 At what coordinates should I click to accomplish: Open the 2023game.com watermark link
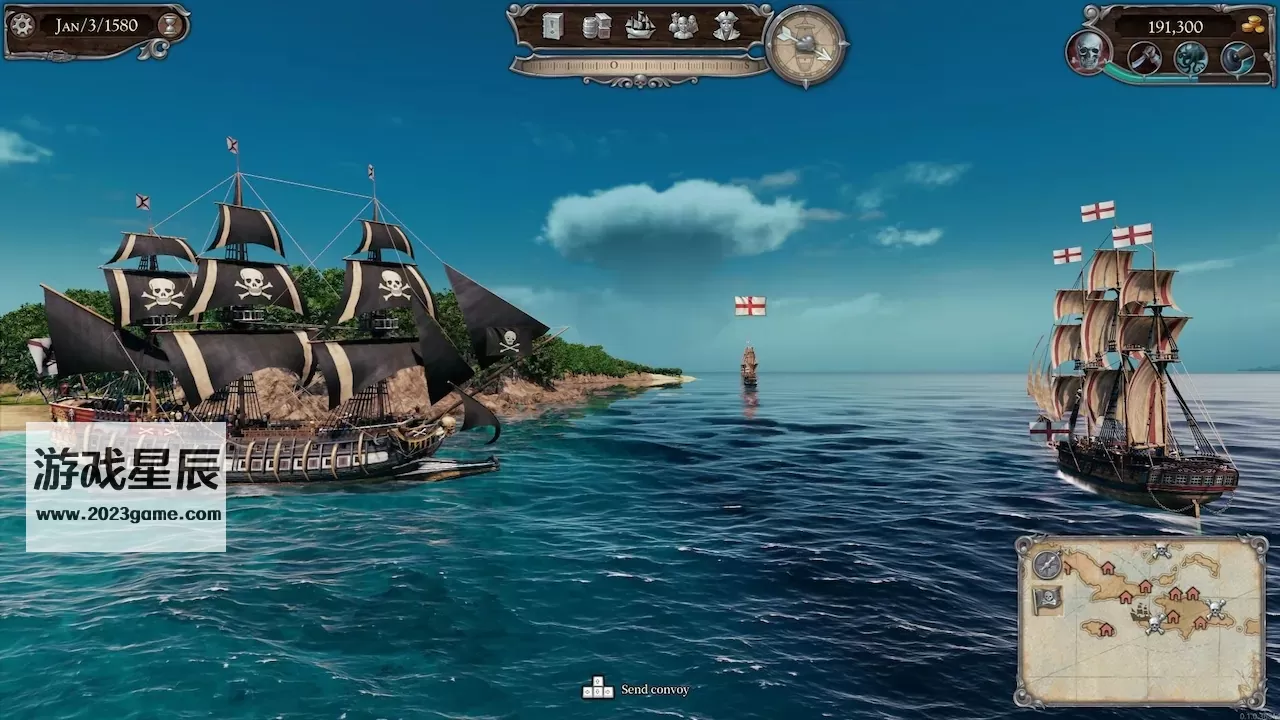(127, 515)
